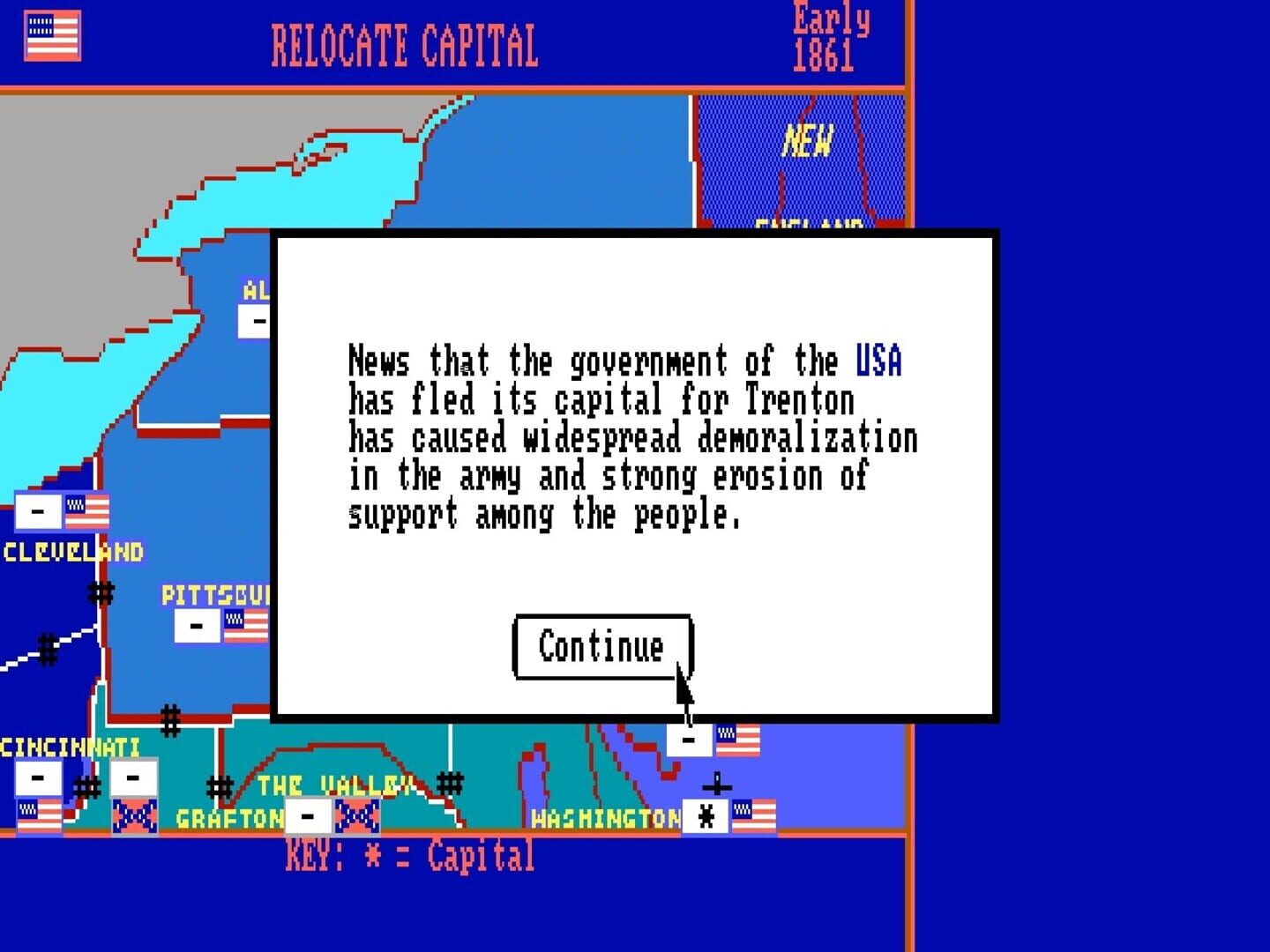Viewport: 1270px width, 952px height.
Task: Select the Union flag next to Cleveland
Action: 87,511
